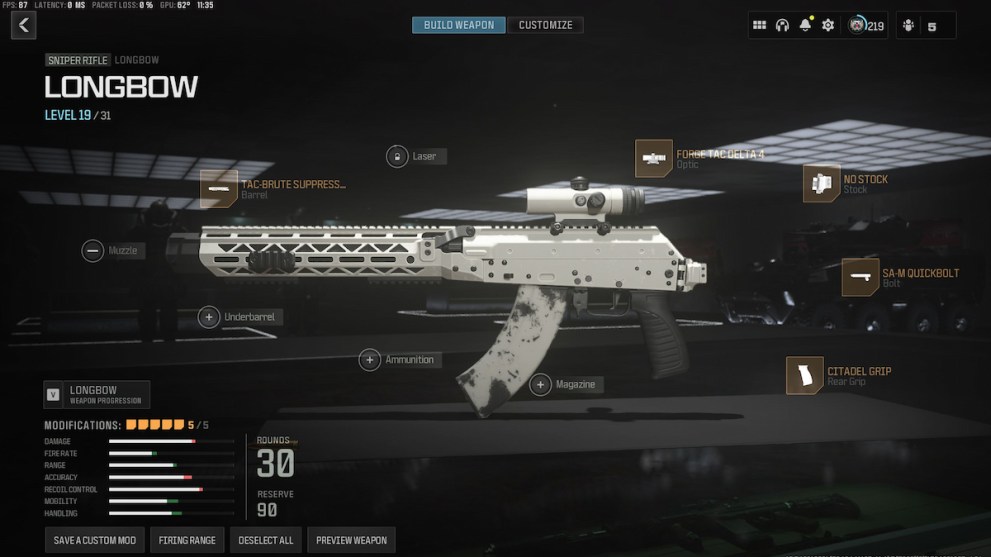Enter the Firing Range

coord(187,540)
